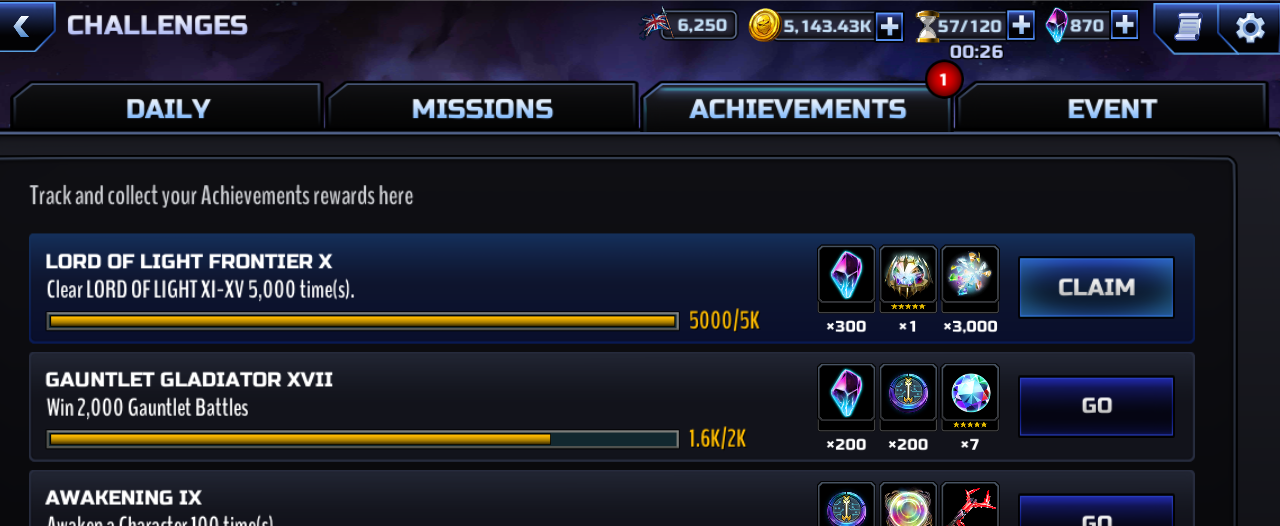Claim the Lord of Light Frontier X reward
1280x526 pixels.
1096,288
